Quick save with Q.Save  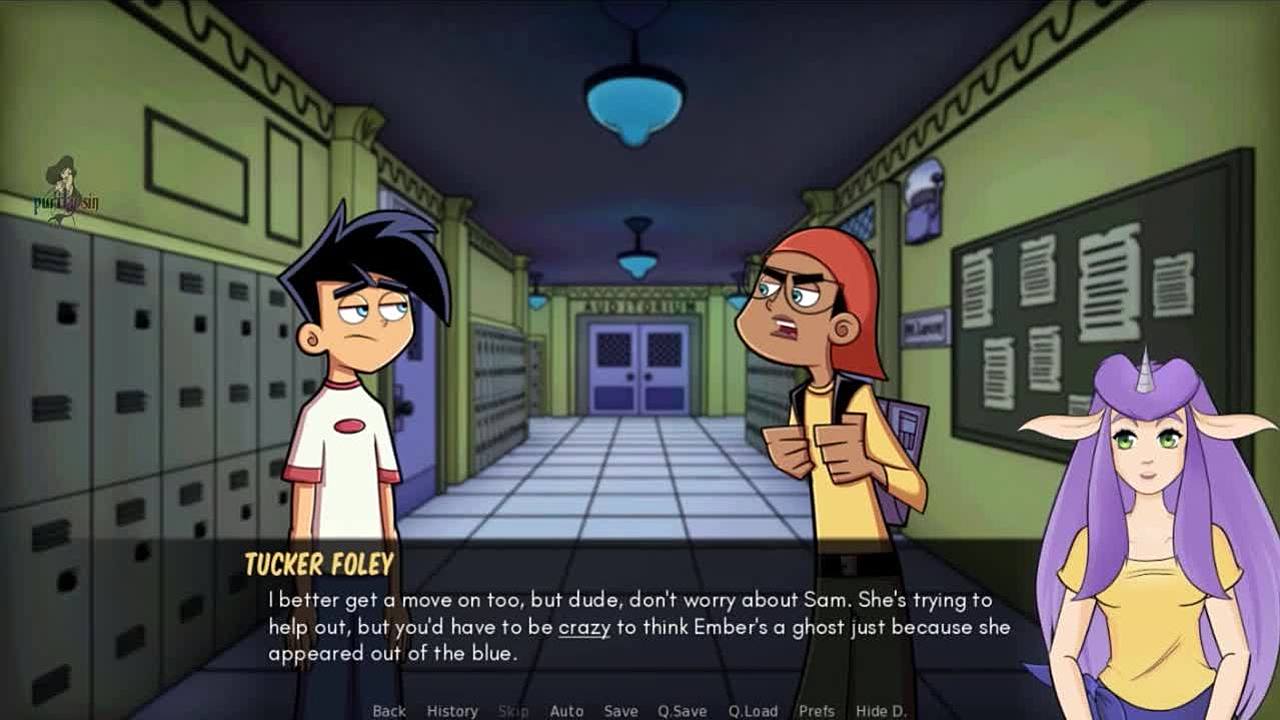[x=682, y=711]
